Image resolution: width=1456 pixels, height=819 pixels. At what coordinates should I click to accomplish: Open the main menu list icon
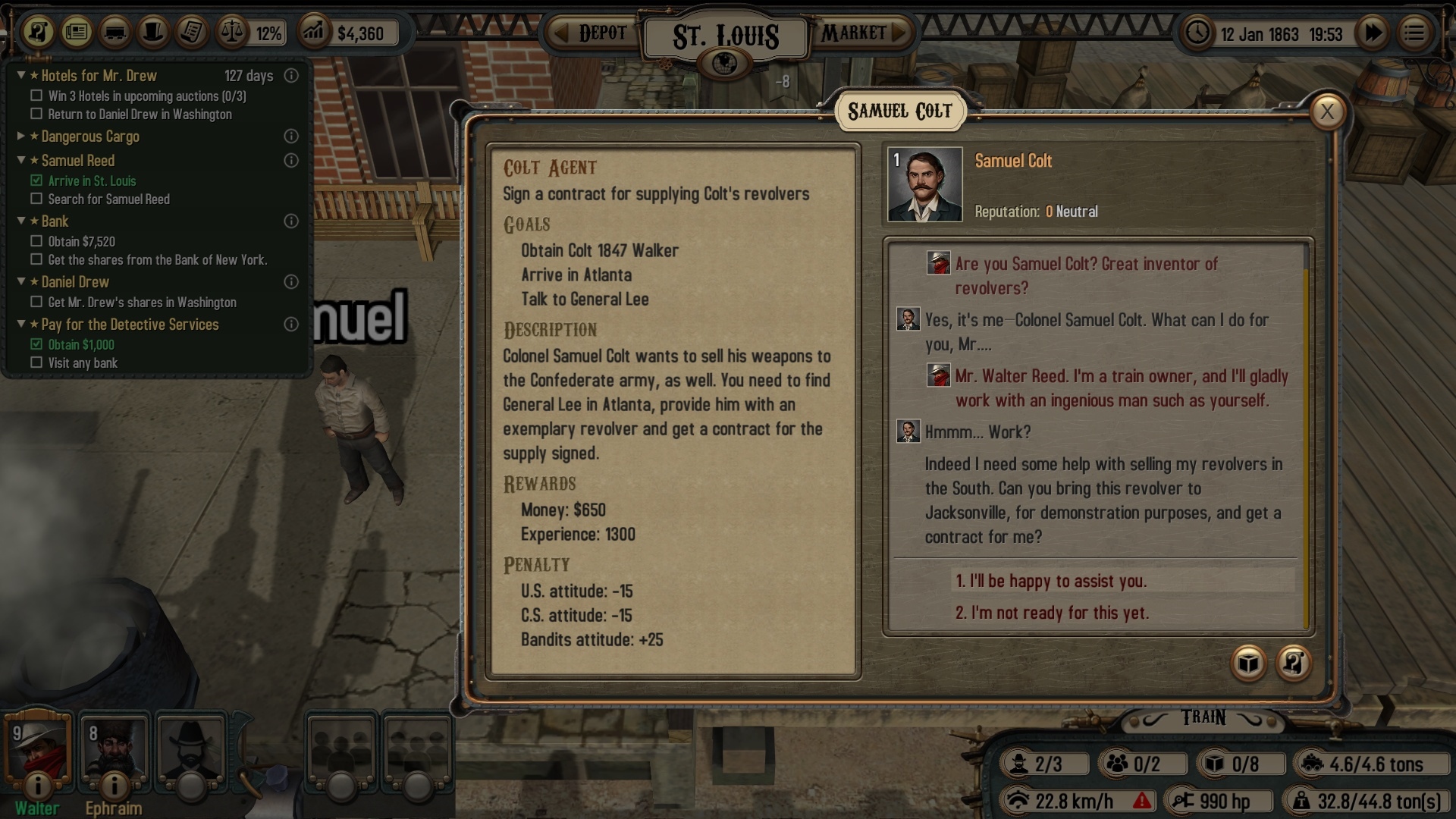[1414, 33]
